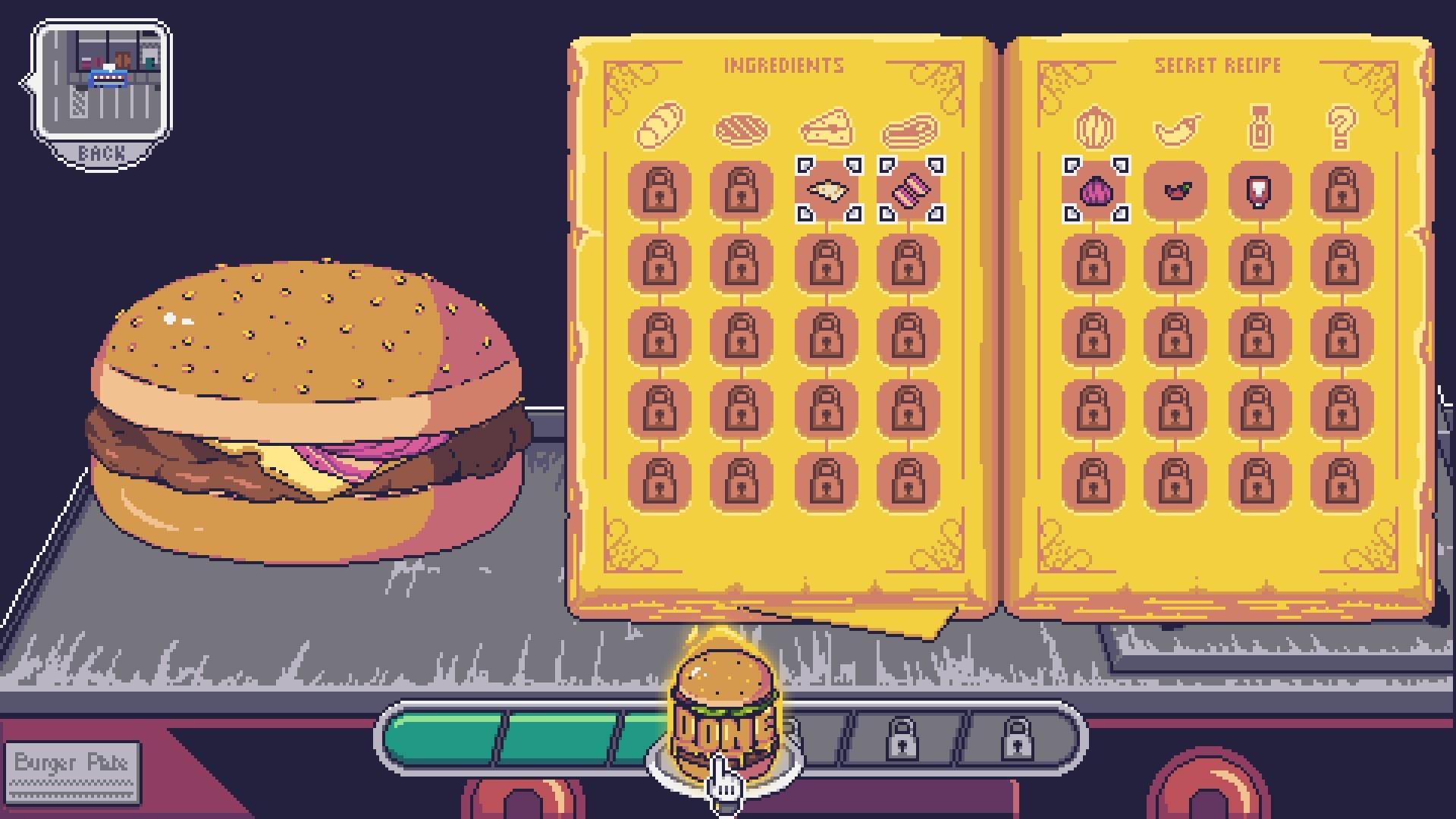
Task: Switch to the Ingredients page
Action: (783, 65)
